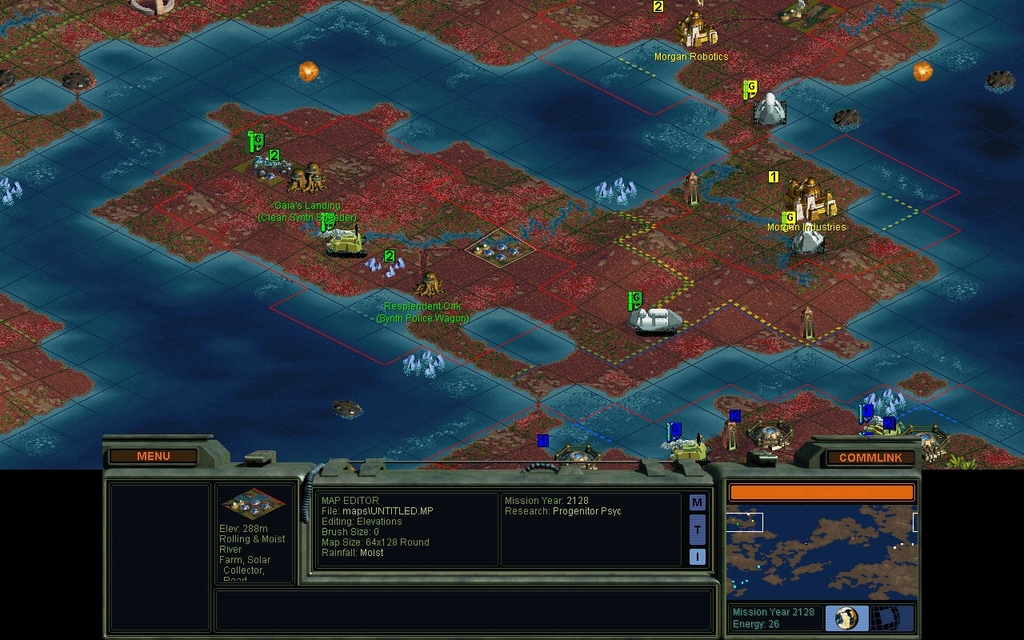Open the MENU button

[153, 456]
